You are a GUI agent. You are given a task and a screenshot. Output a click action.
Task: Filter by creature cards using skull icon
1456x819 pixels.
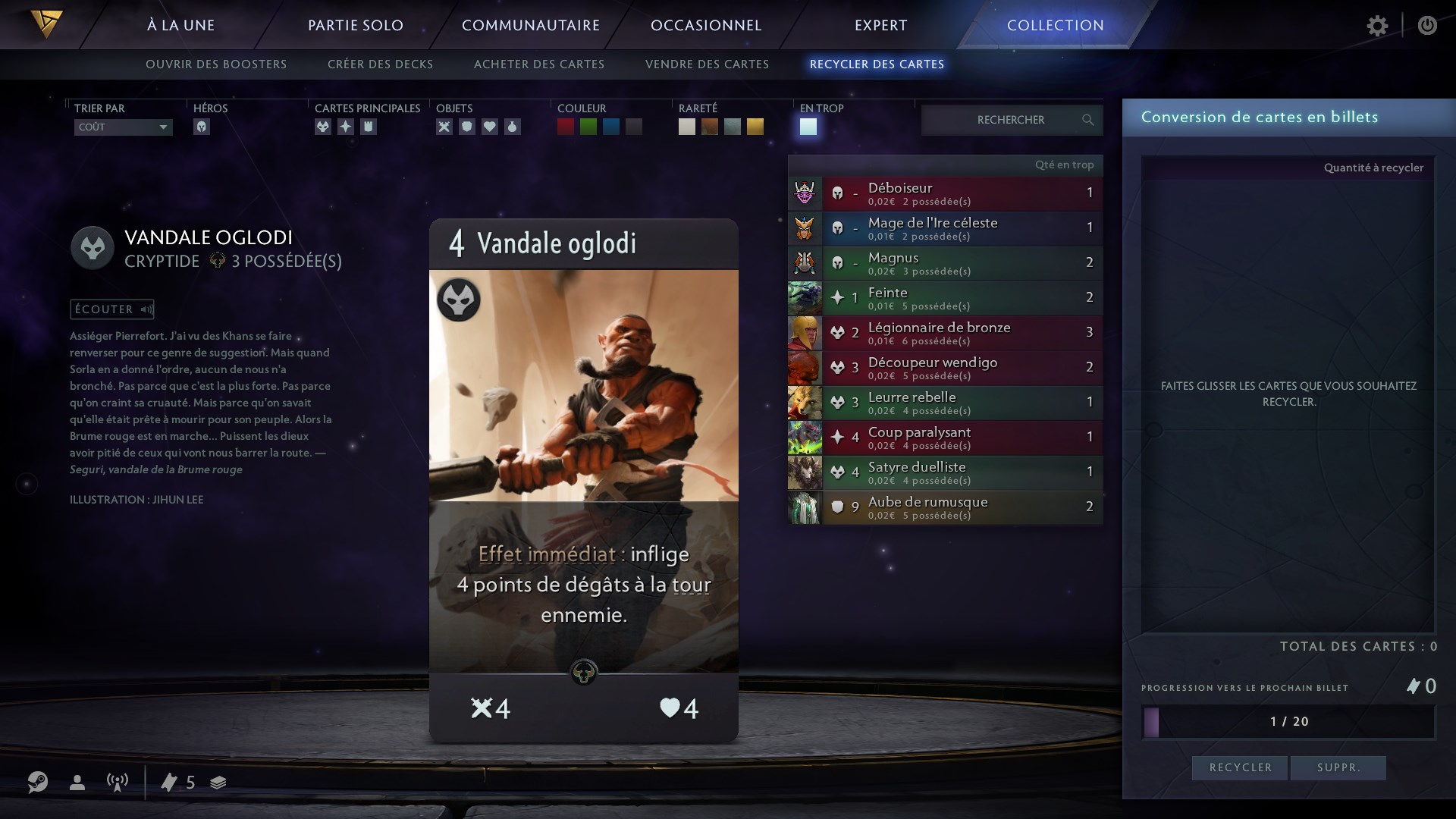point(324,127)
